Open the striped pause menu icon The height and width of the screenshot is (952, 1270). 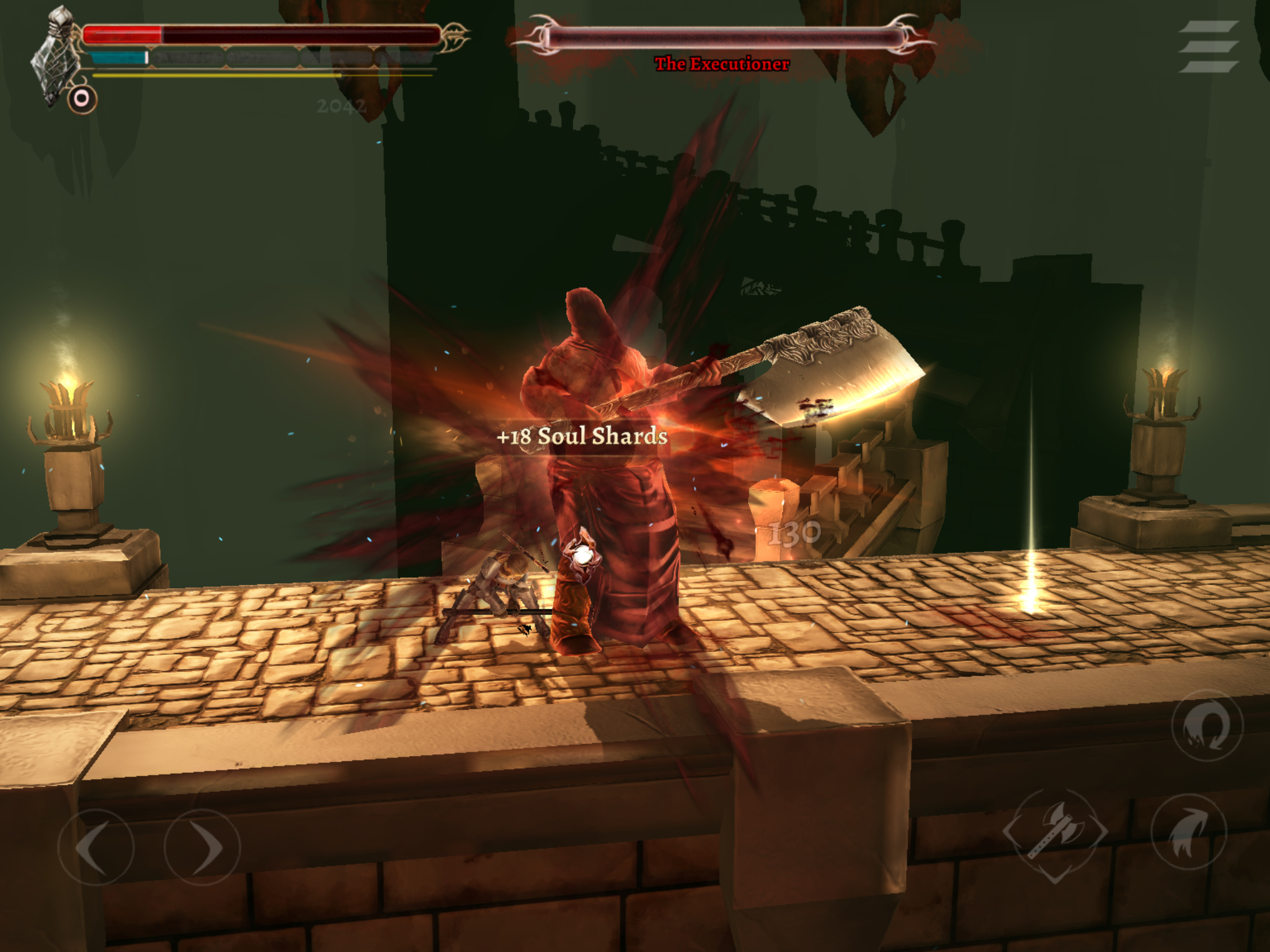[1208, 46]
